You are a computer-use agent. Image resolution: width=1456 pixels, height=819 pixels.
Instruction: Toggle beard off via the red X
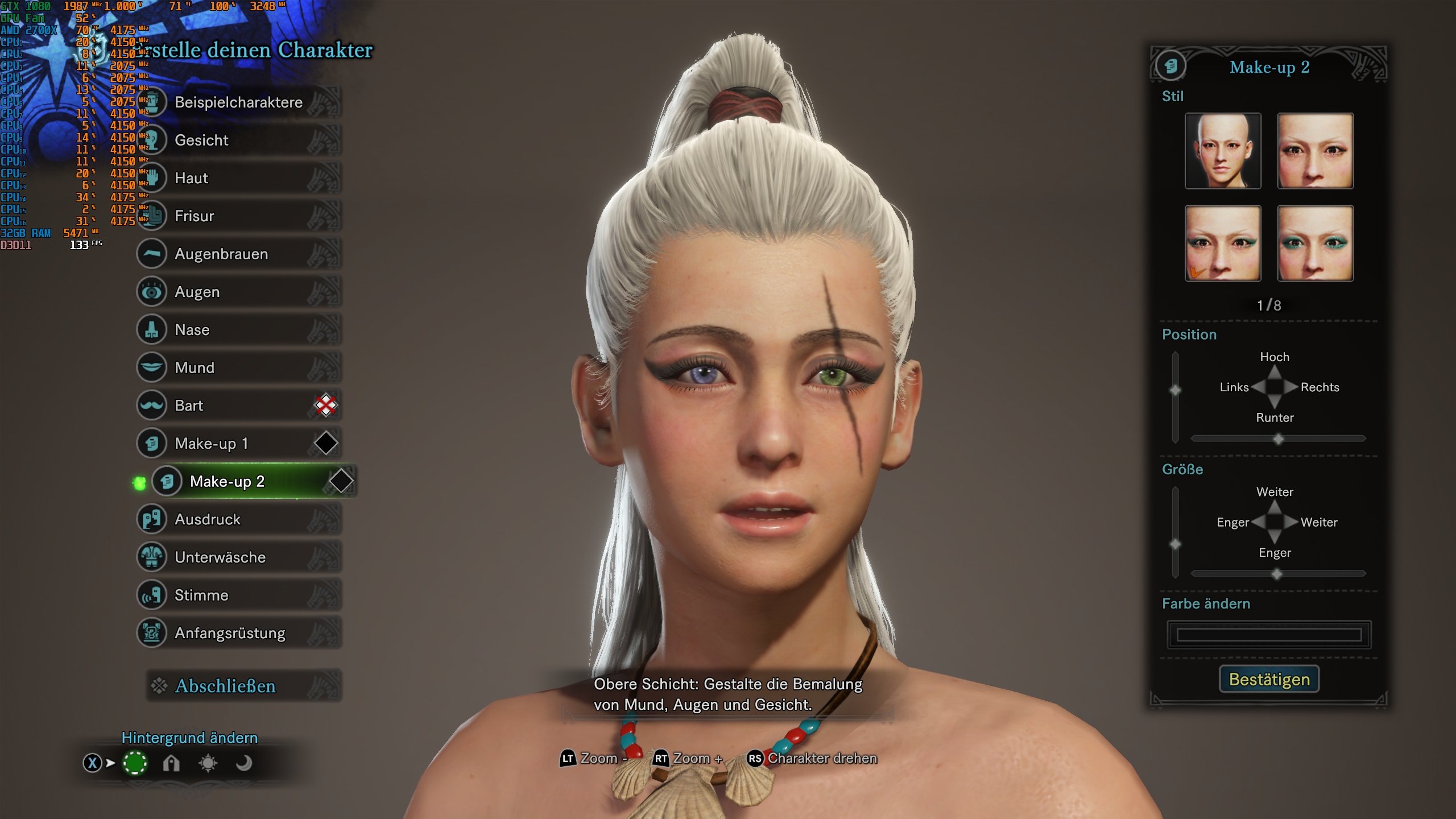tap(325, 406)
